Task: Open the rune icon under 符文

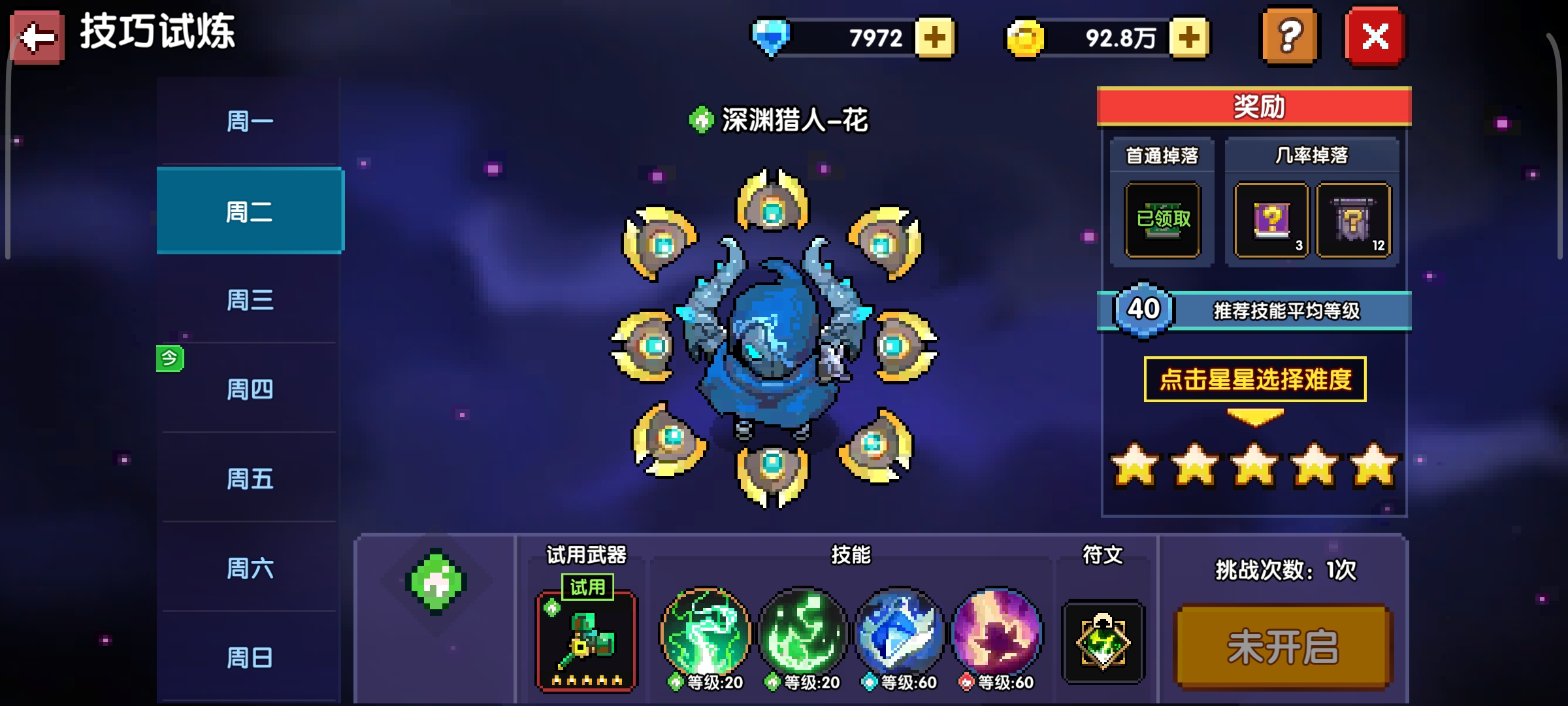Action: click(x=1103, y=643)
